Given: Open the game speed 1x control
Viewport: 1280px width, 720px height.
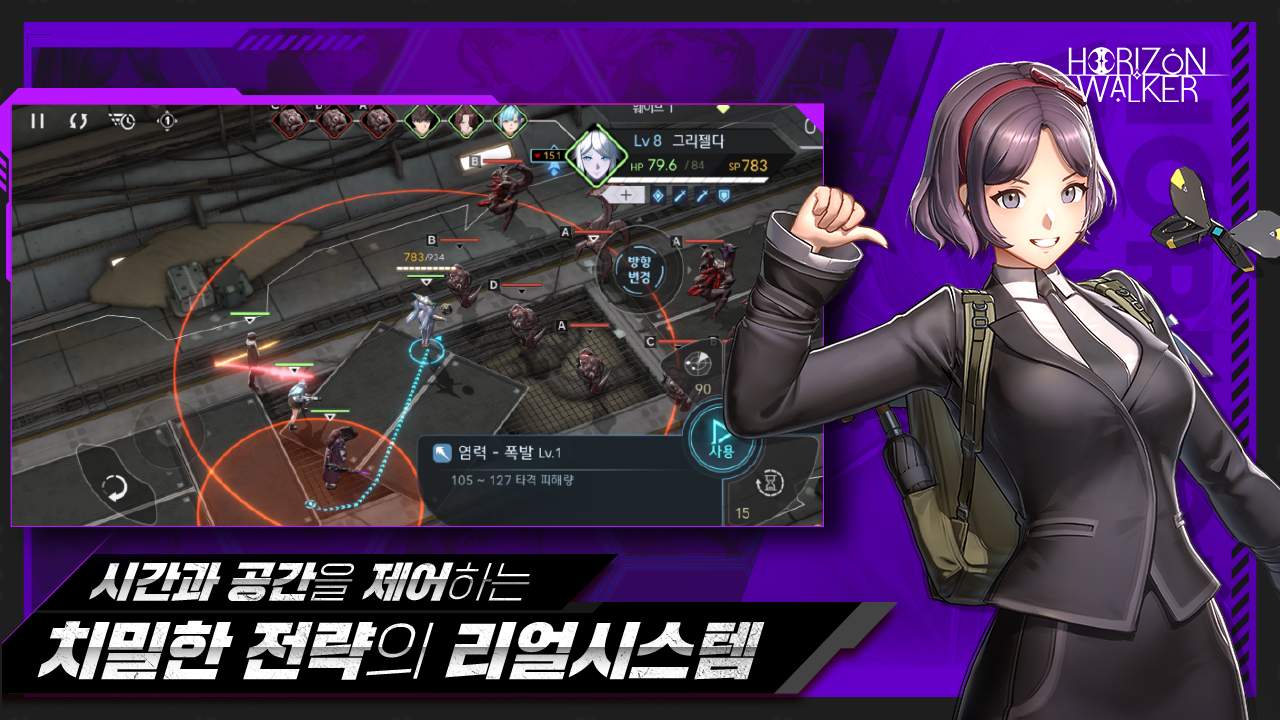Looking at the screenshot, I should click(x=167, y=122).
